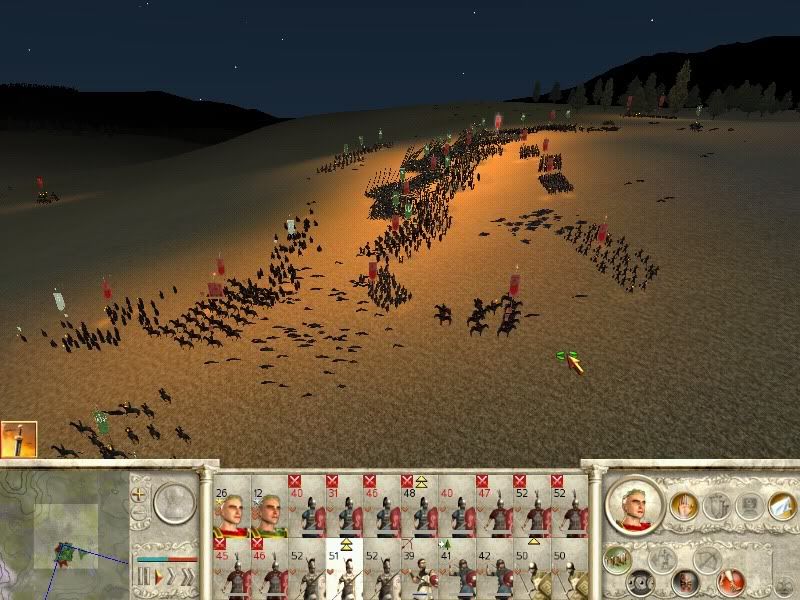Select the archer unit card with 39 men
Viewport: 800px width, 600px height.
point(420,569)
